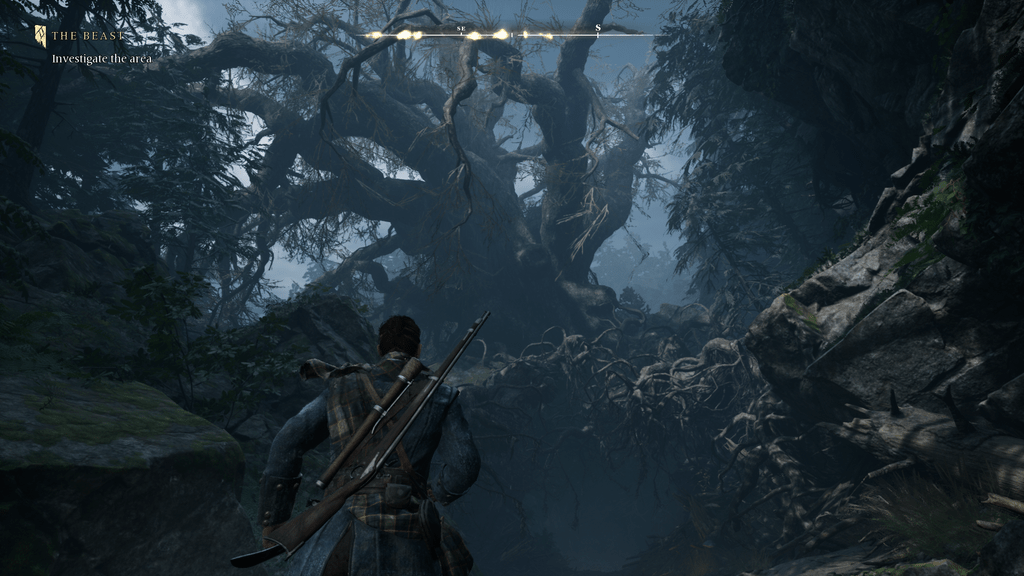The image size is (1024, 576).
Task: Click the compass bar at top
Action: [508, 35]
